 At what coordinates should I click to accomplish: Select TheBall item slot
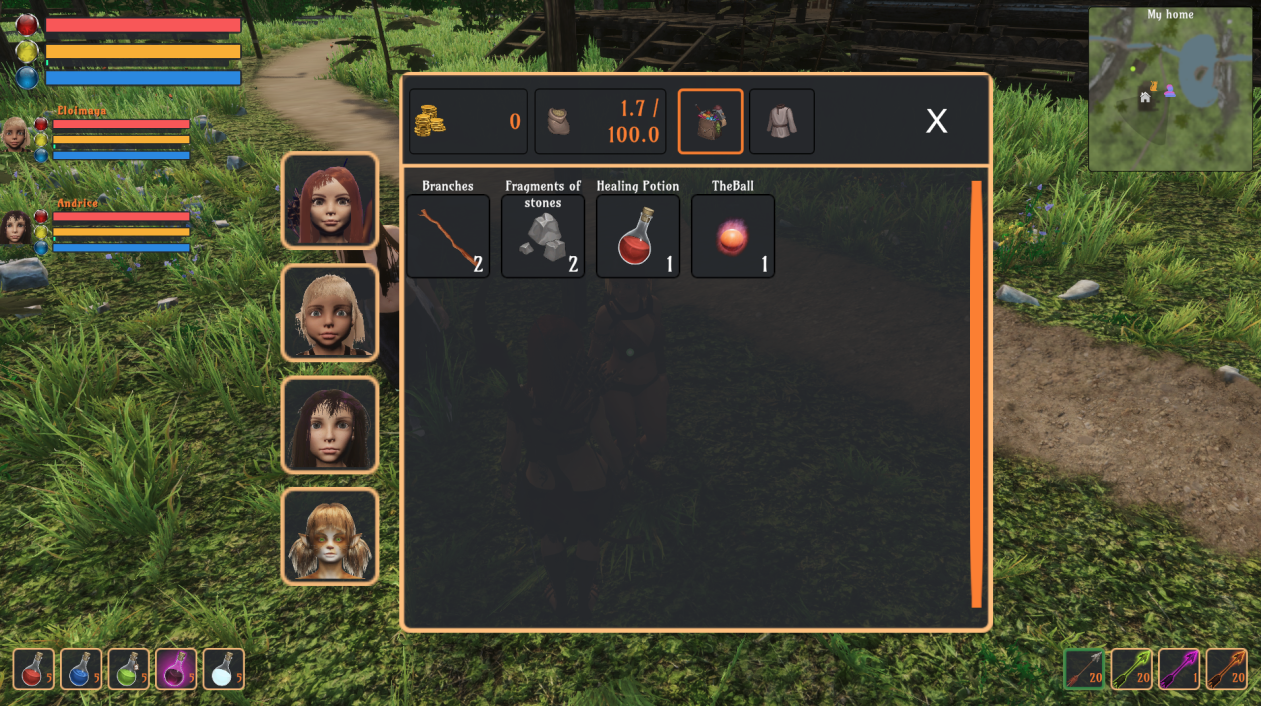(733, 236)
